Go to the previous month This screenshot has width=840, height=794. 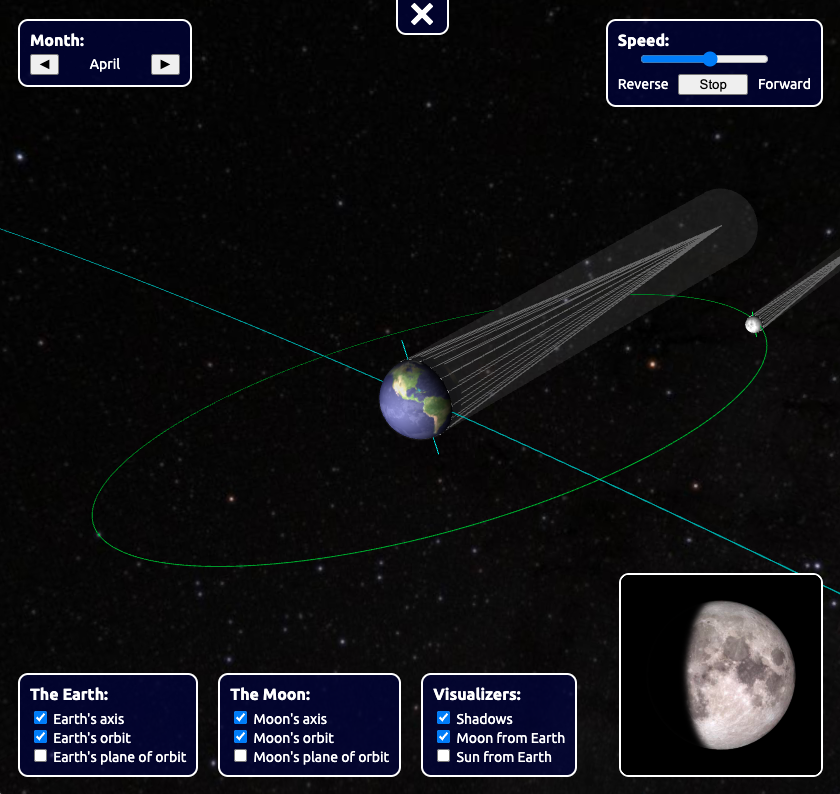click(45, 65)
